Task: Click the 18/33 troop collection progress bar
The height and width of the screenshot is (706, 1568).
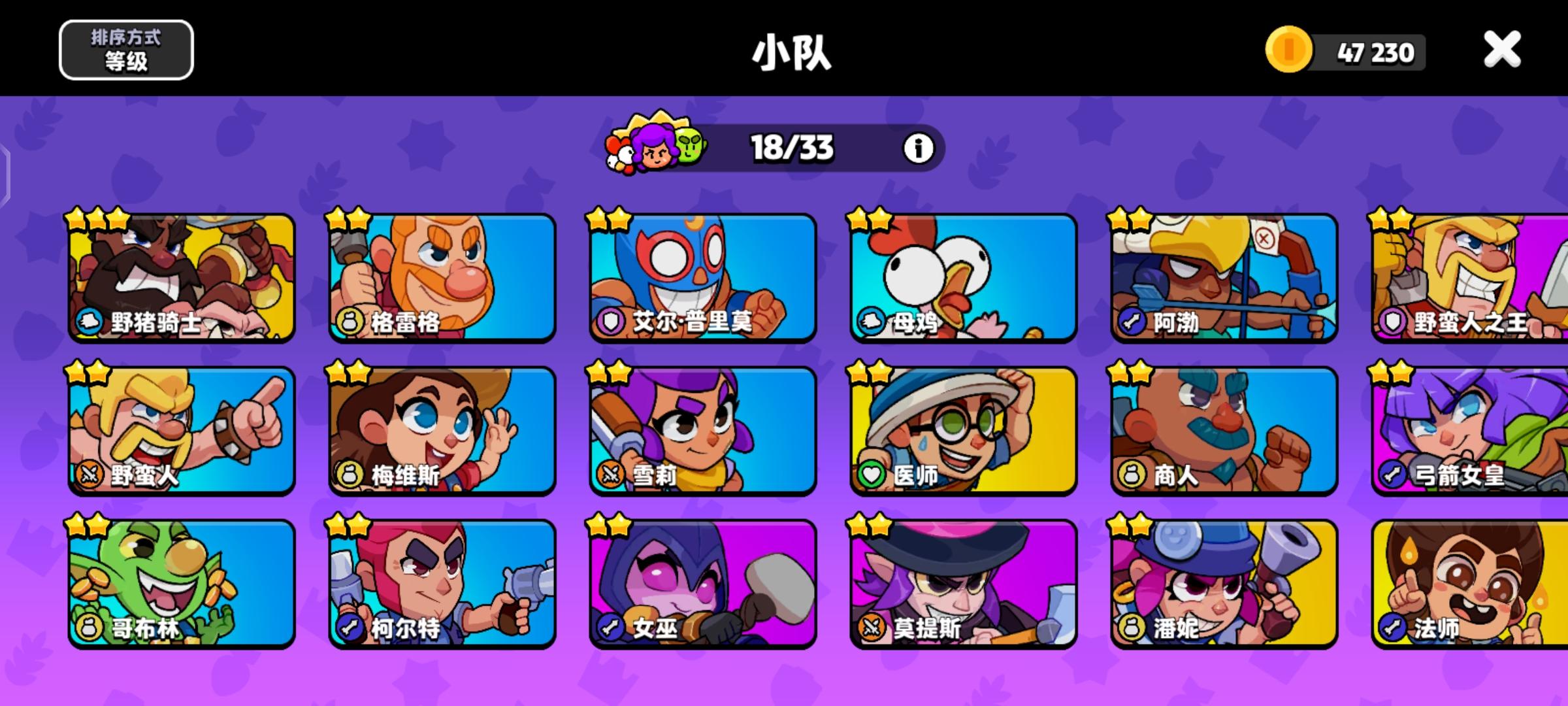Action: coord(791,147)
